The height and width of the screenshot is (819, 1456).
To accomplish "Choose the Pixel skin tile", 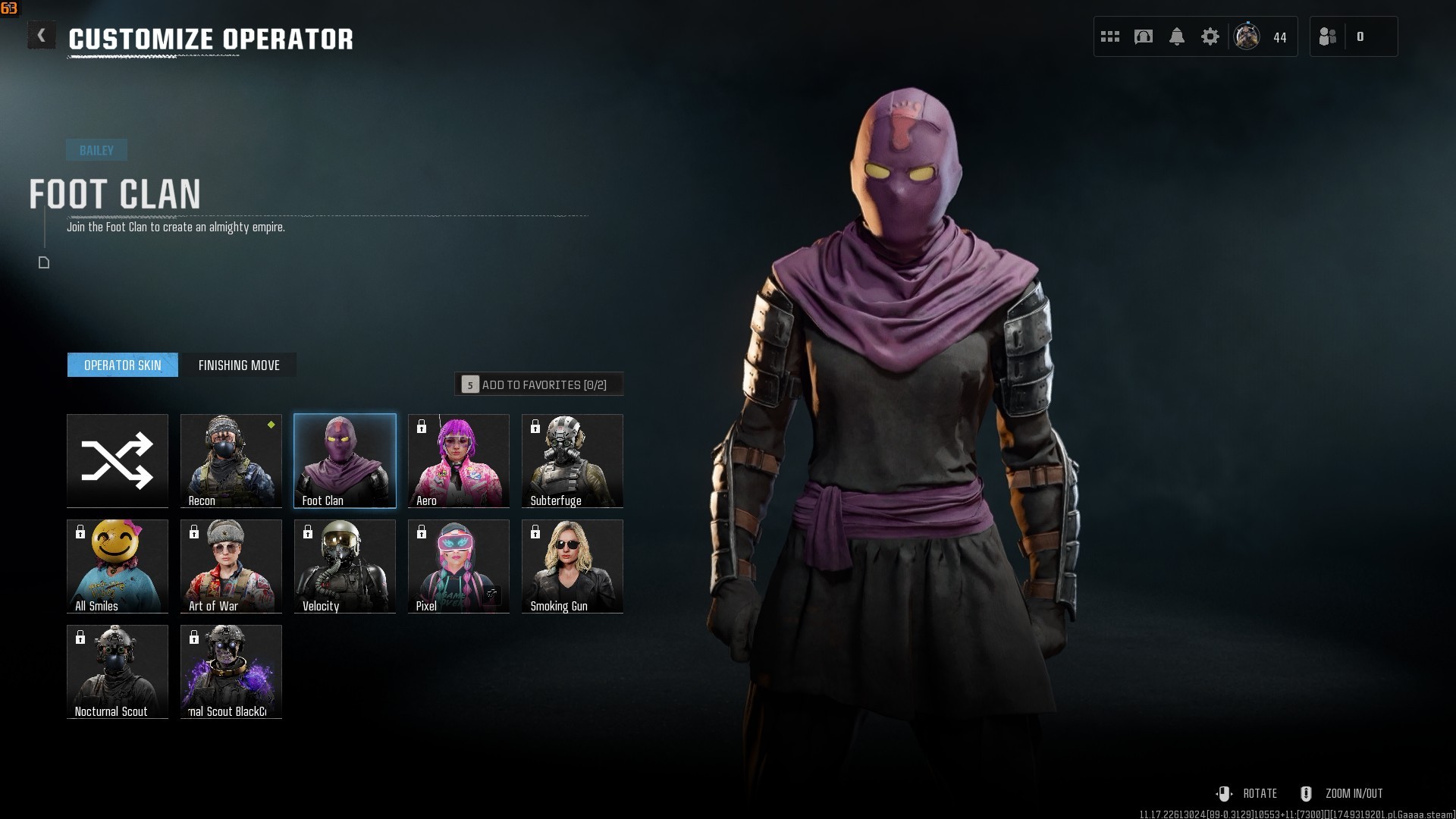I will [x=459, y=566].
